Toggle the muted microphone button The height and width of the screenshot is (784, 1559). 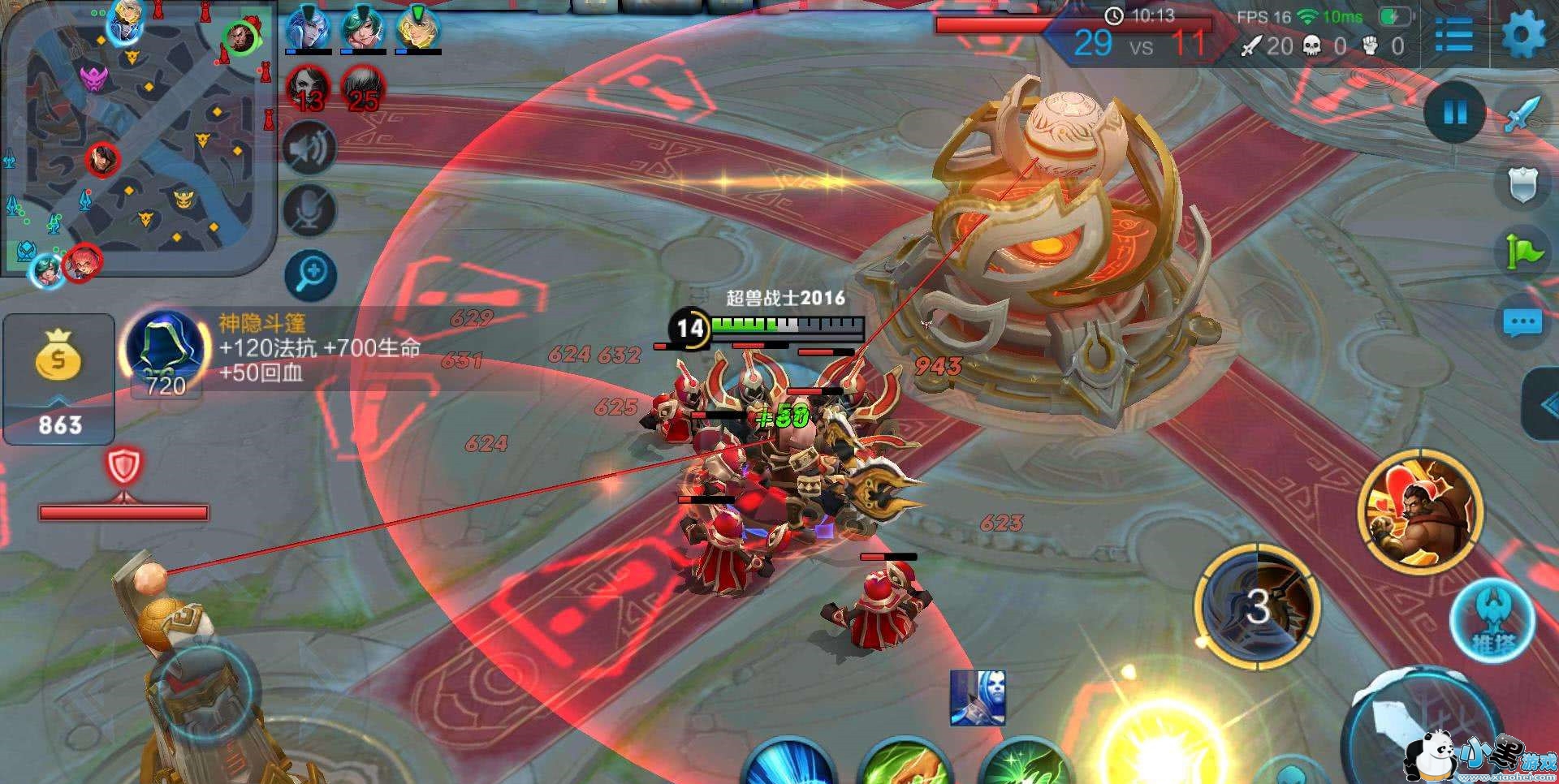310,211
